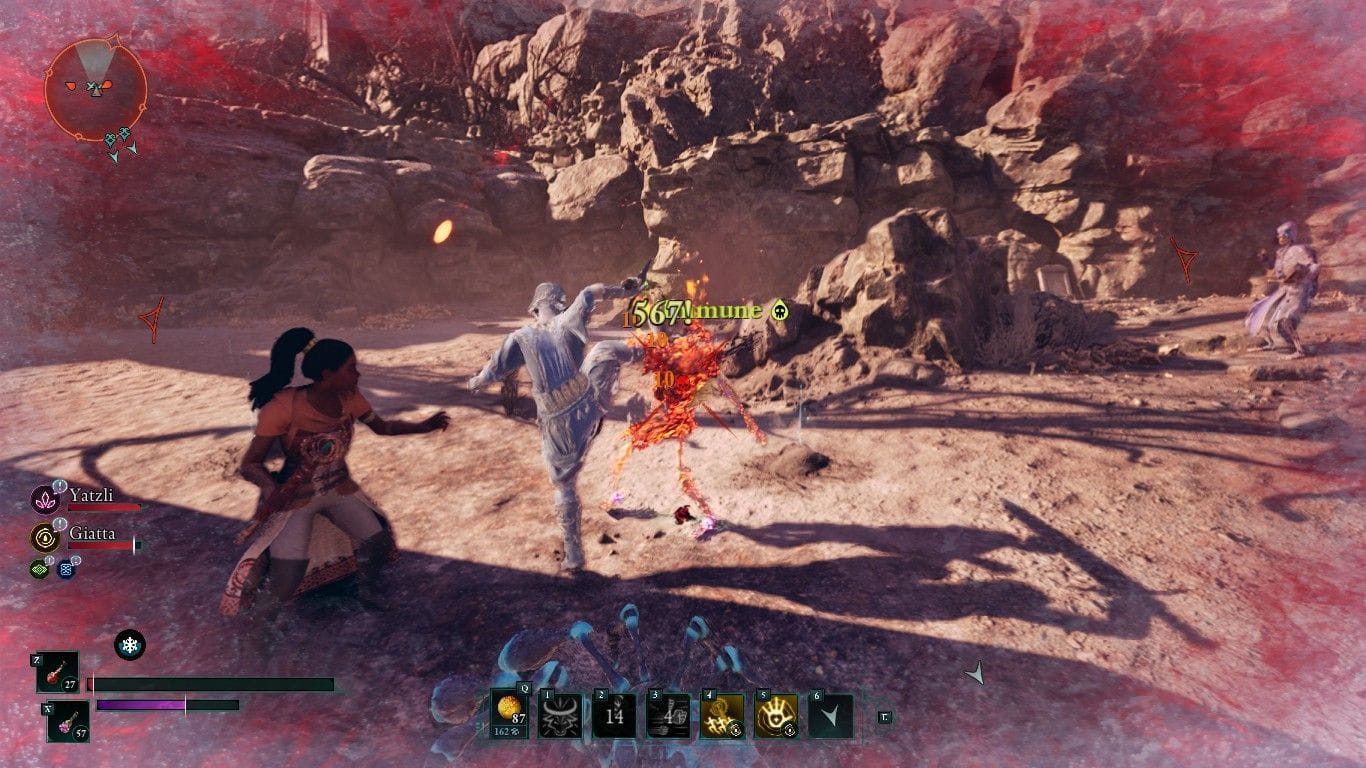Image resolution: width=1366 pixels, height=768 pixels.
Task: Select the arrow marker icon in slot 6
Action: coord(830,715)
